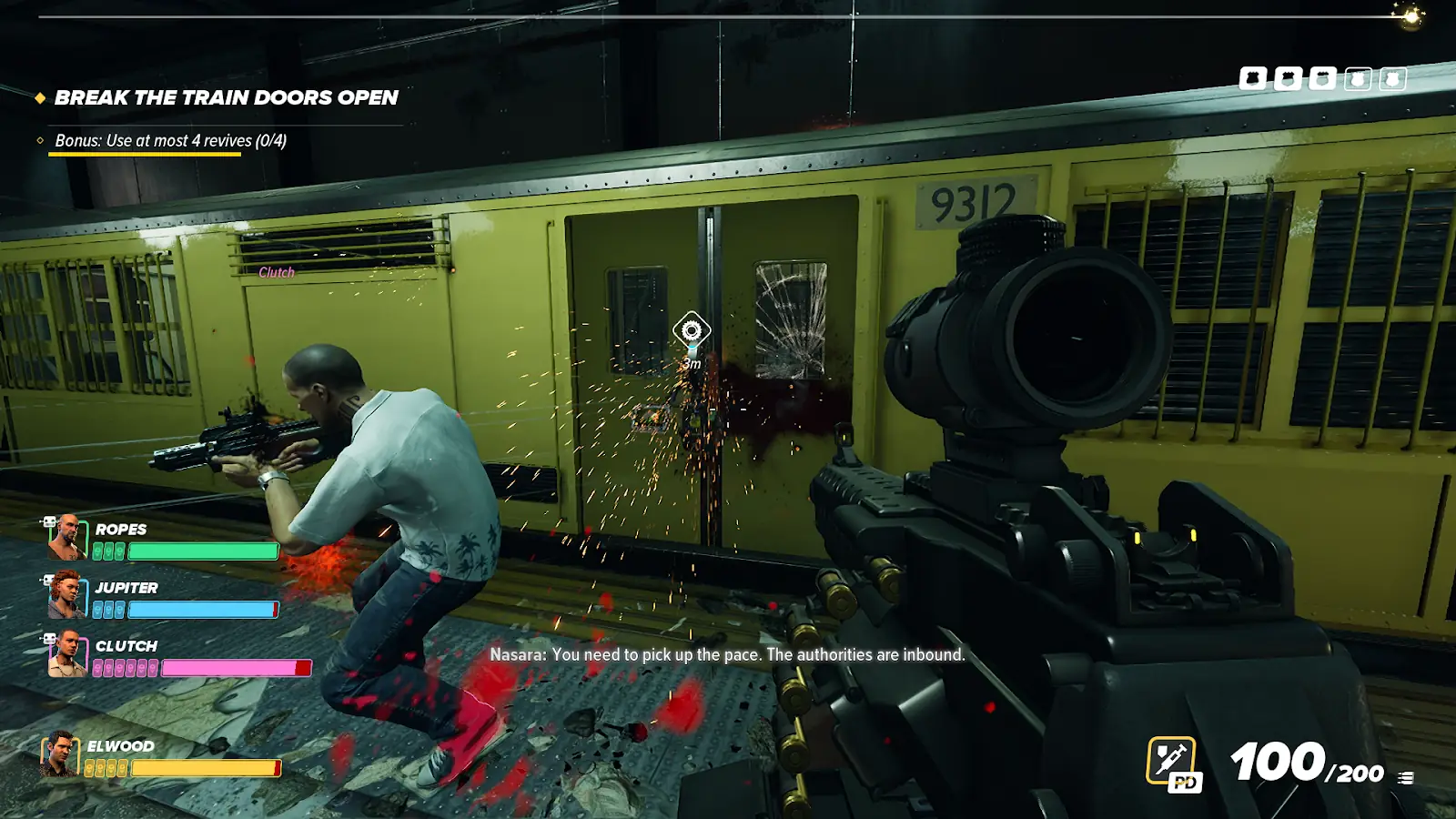
Task: Click the bonus revives objective line
Action: (x=170, y=141)
